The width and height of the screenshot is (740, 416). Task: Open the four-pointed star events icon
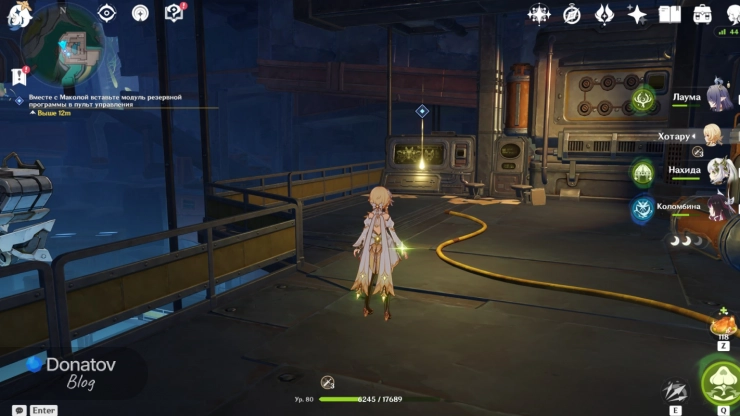click(539, 14)
